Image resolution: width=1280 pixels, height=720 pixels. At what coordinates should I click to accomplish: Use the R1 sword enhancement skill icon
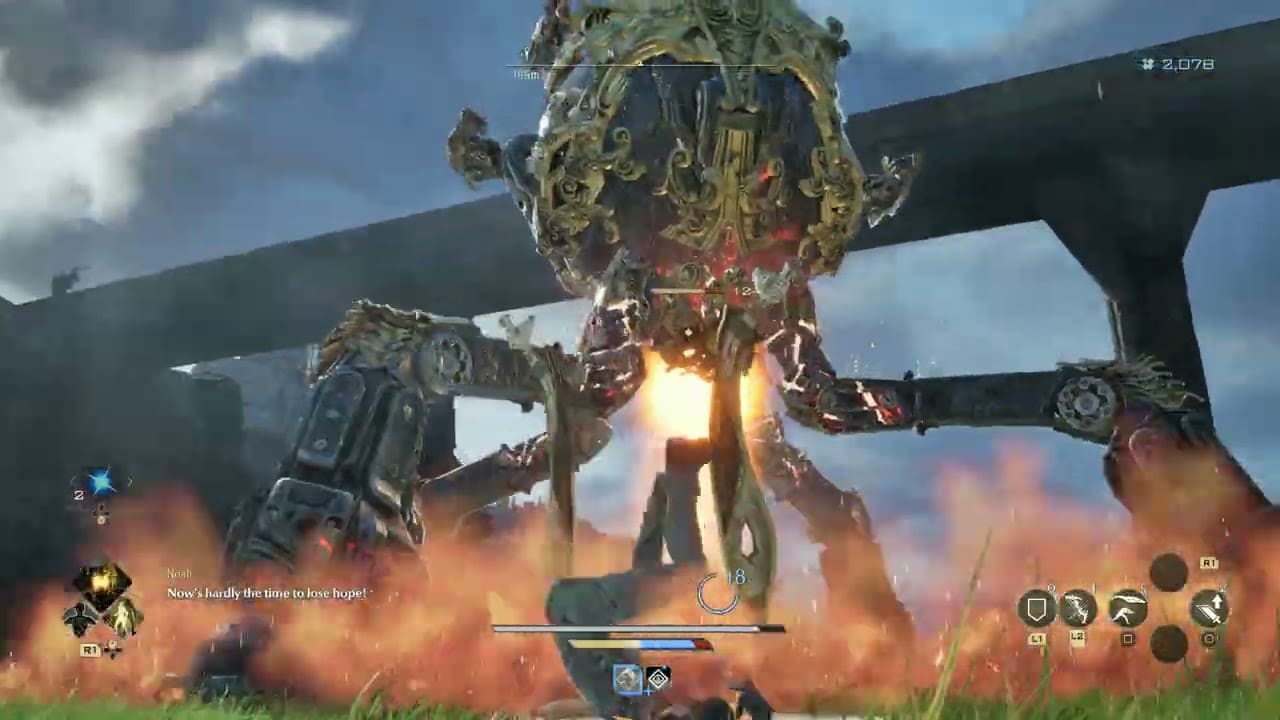click(x=1210, y=605)
